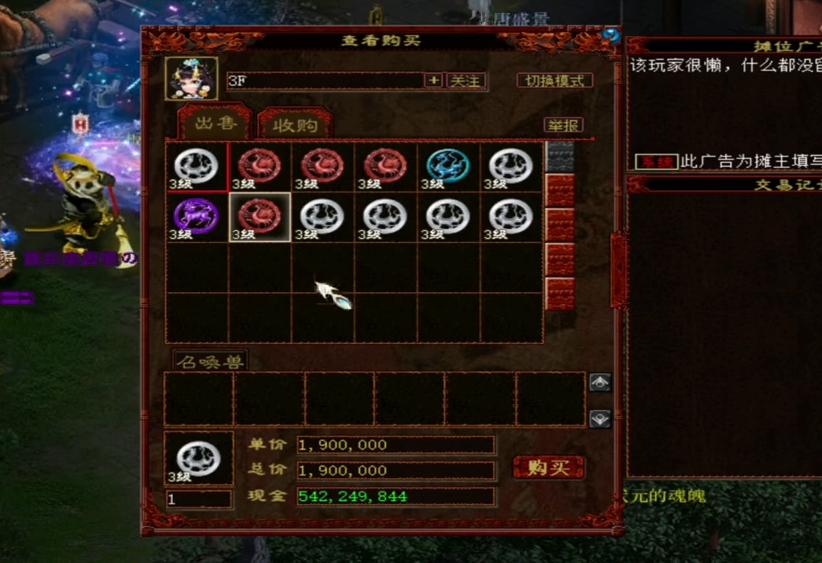
Task: Click the 关注 follow button
Action: 465,81
